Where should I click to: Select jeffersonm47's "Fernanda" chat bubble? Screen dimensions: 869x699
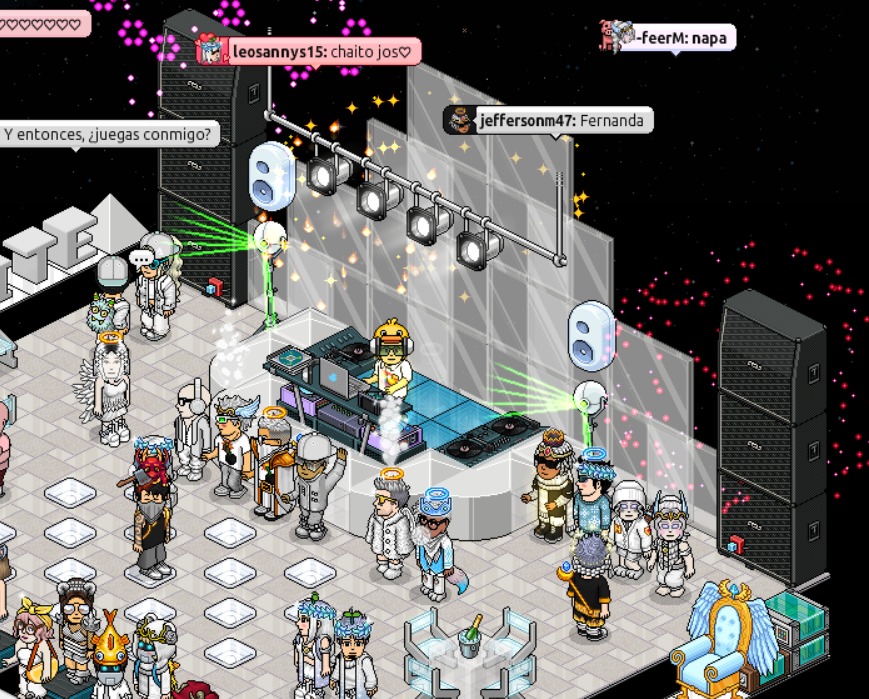pyautogui.click(x=548, y=121)
